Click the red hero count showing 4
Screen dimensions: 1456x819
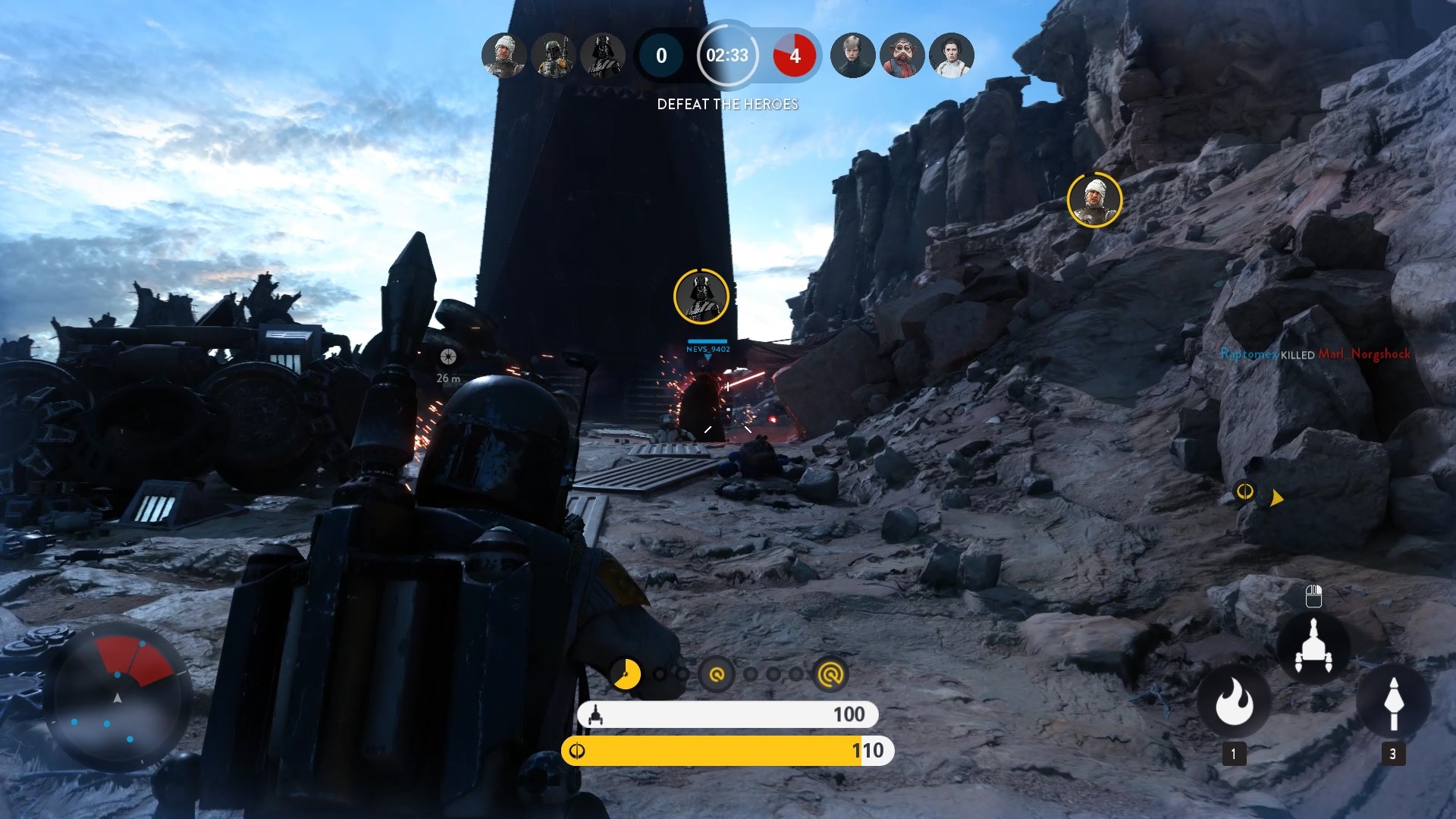coord(795,55)
